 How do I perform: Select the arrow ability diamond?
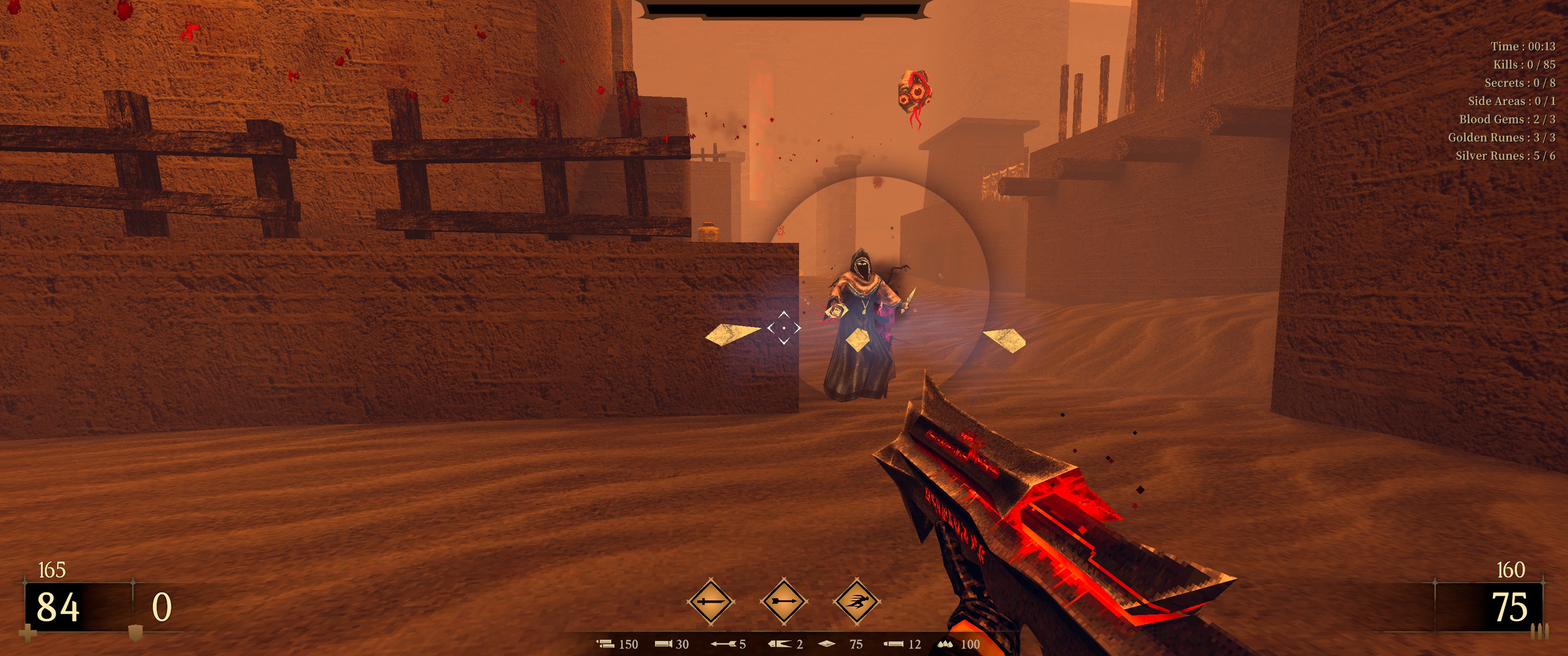coord(784,601)
